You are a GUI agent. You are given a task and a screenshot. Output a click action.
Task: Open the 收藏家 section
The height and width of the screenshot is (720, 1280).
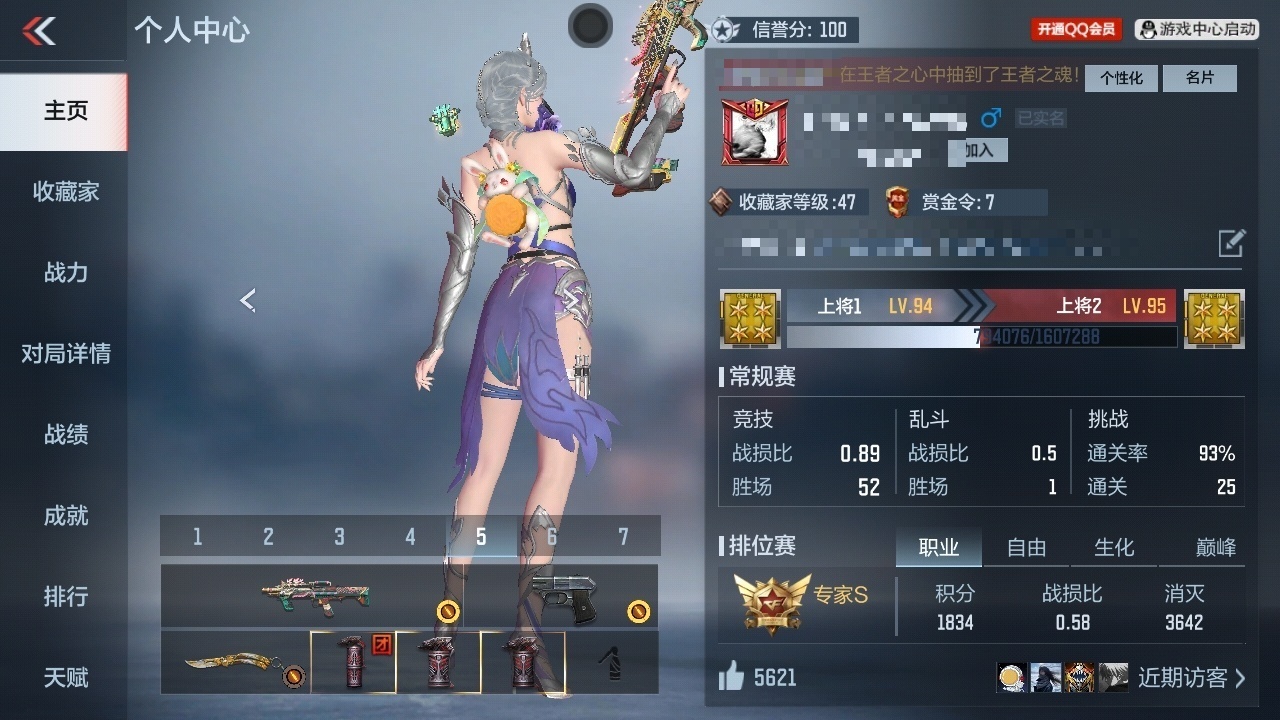tap(65, 192)
